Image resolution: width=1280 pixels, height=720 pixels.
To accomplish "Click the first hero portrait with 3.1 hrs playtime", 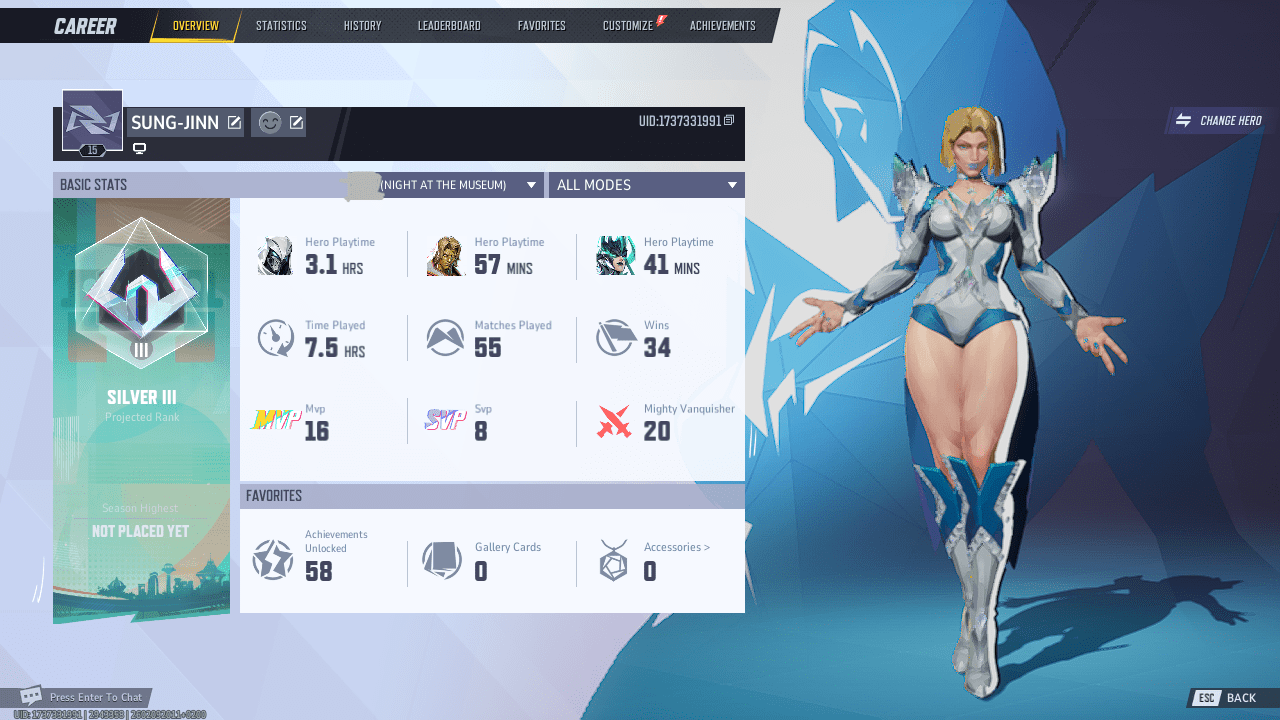I will point(276,255).
